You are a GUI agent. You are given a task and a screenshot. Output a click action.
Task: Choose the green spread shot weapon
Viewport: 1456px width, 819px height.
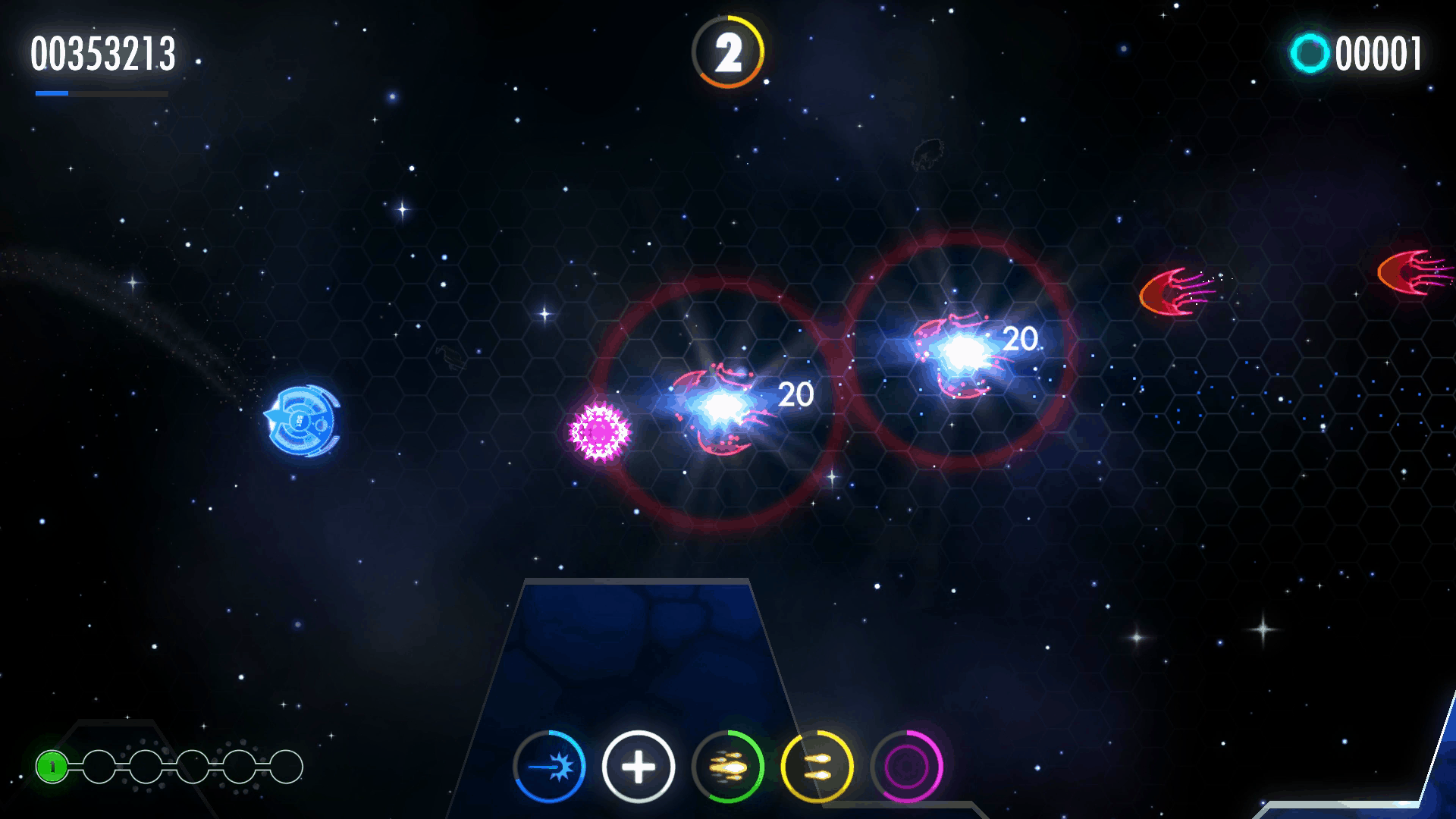pyautogui.click(x=728, y=767)
